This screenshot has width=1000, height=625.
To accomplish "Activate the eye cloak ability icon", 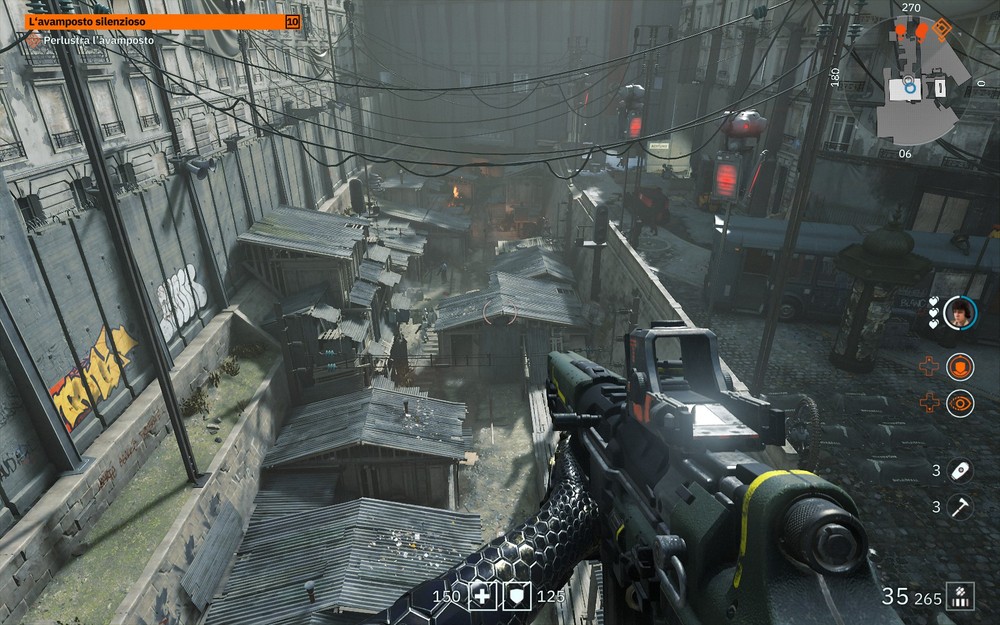I will point(960,403).
